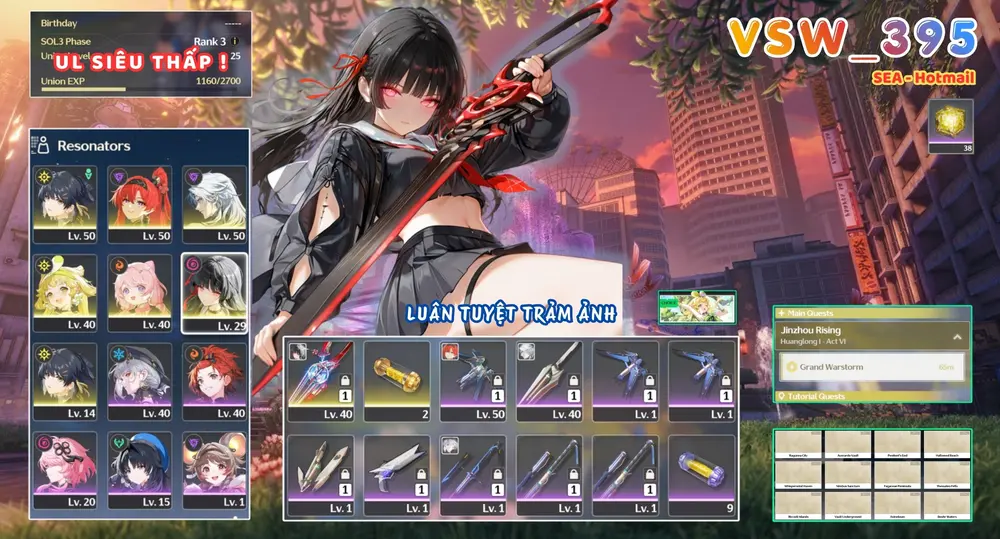Screen dimensions: 1000x539
Task: Select the highlighted Lv. 29 resonator
Action: [x=214, y=292]
